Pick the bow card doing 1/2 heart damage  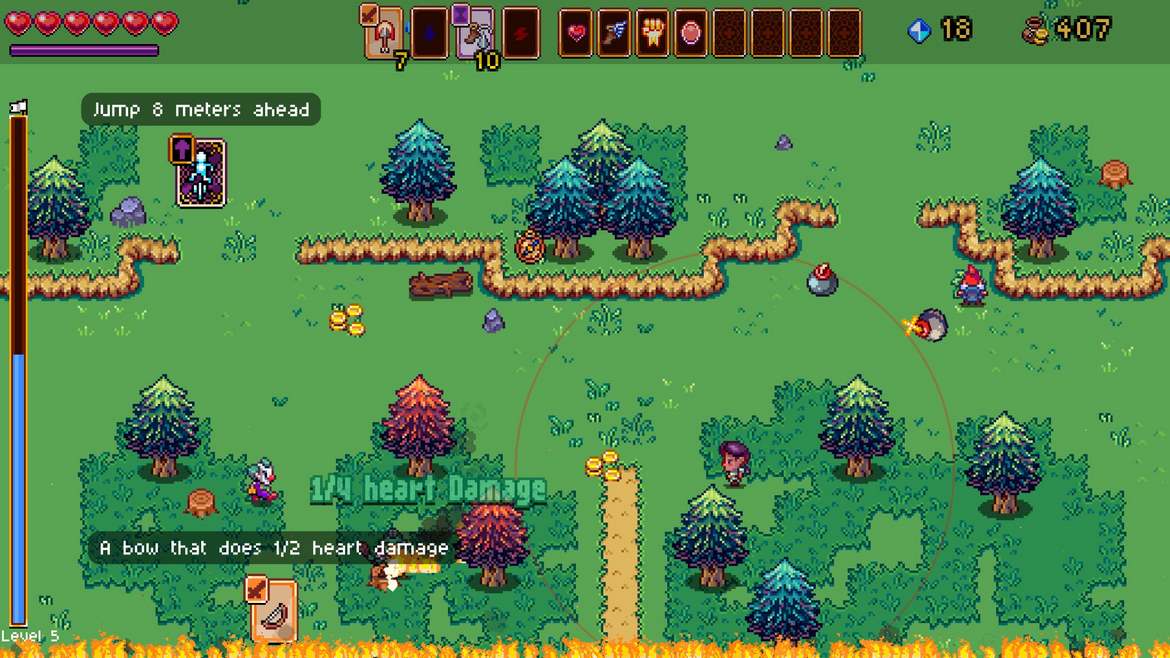point(272,609)
